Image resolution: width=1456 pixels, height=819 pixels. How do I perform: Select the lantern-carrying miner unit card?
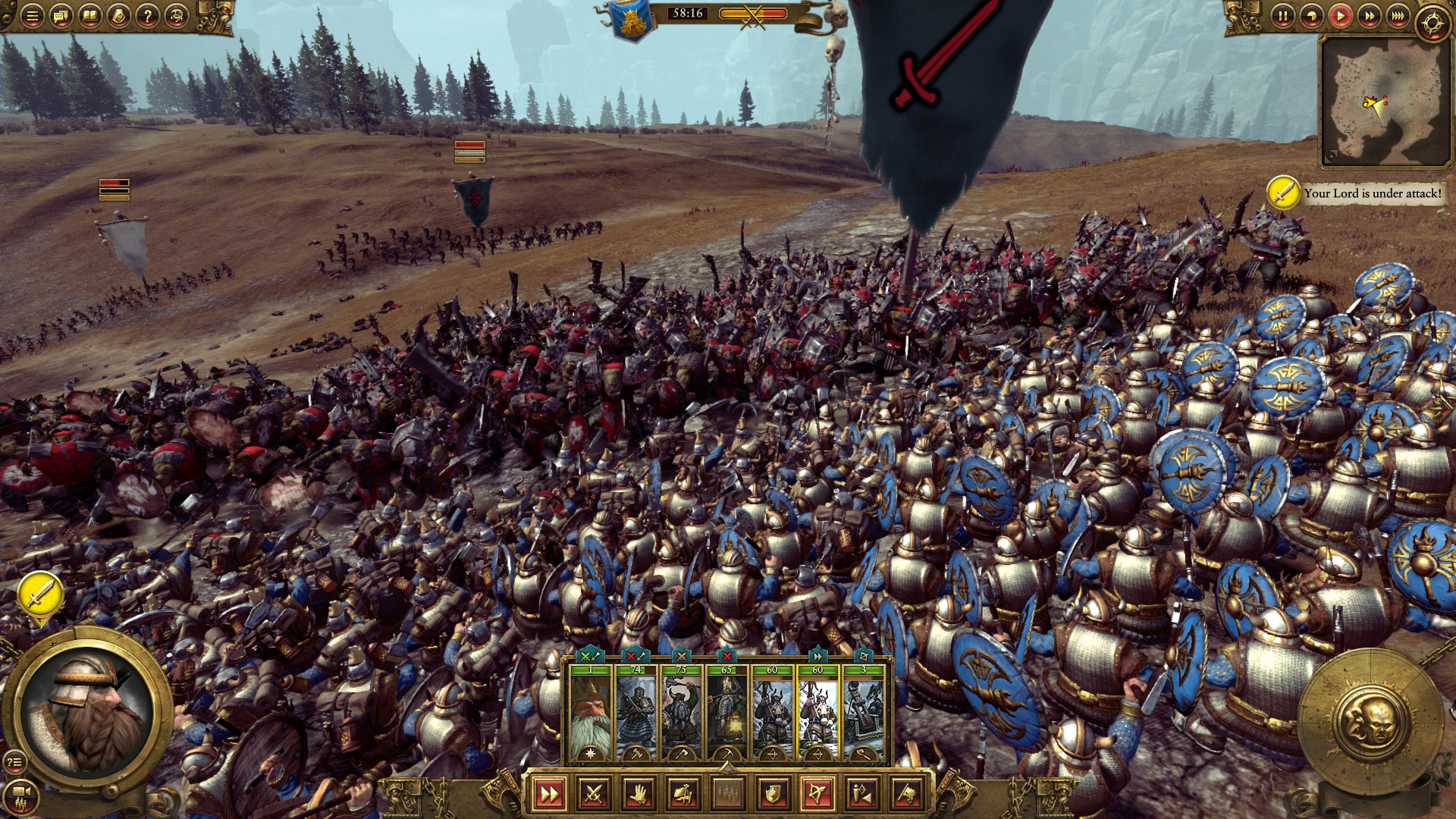(726, 713)
